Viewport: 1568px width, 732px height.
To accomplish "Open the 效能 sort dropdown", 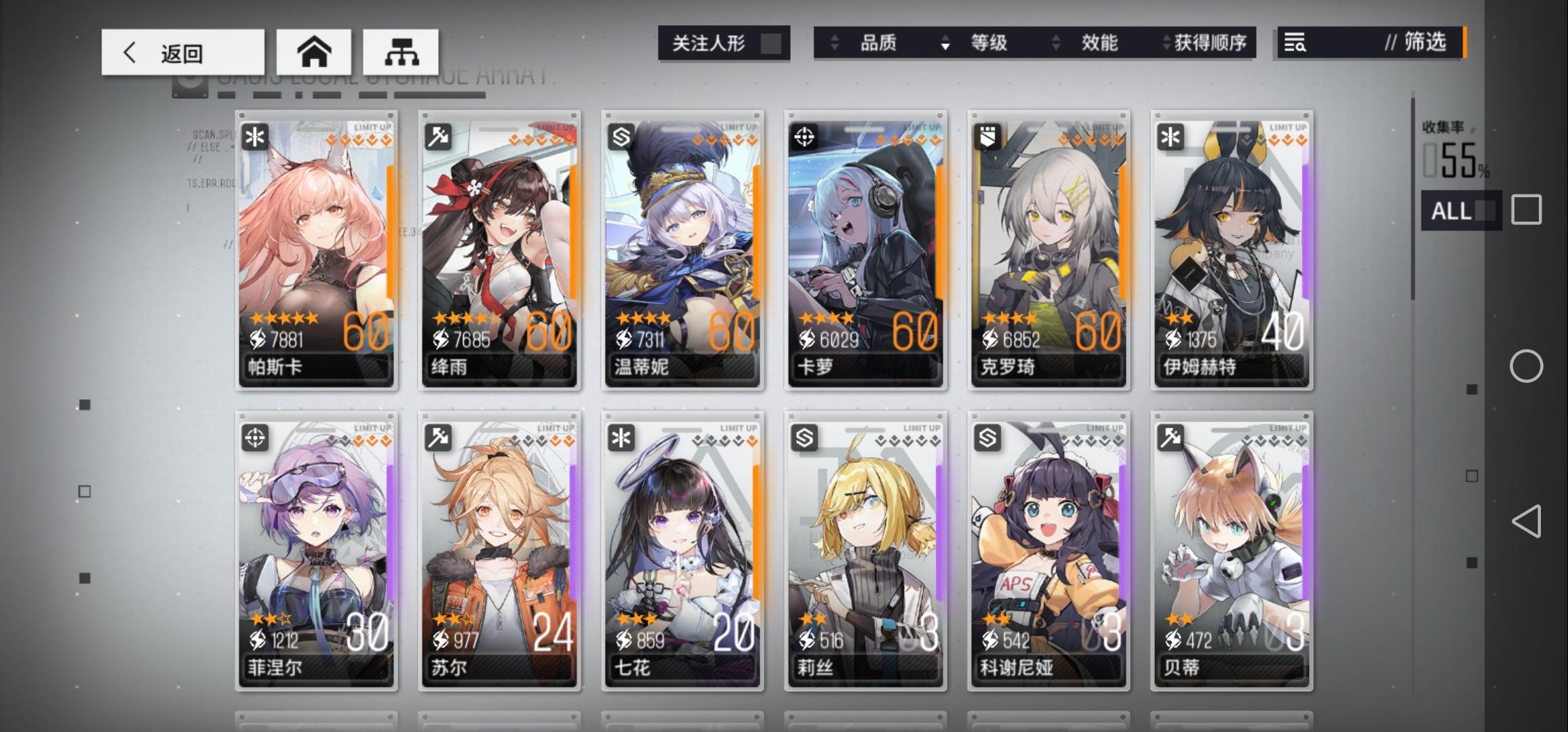I will point(1099,43).
